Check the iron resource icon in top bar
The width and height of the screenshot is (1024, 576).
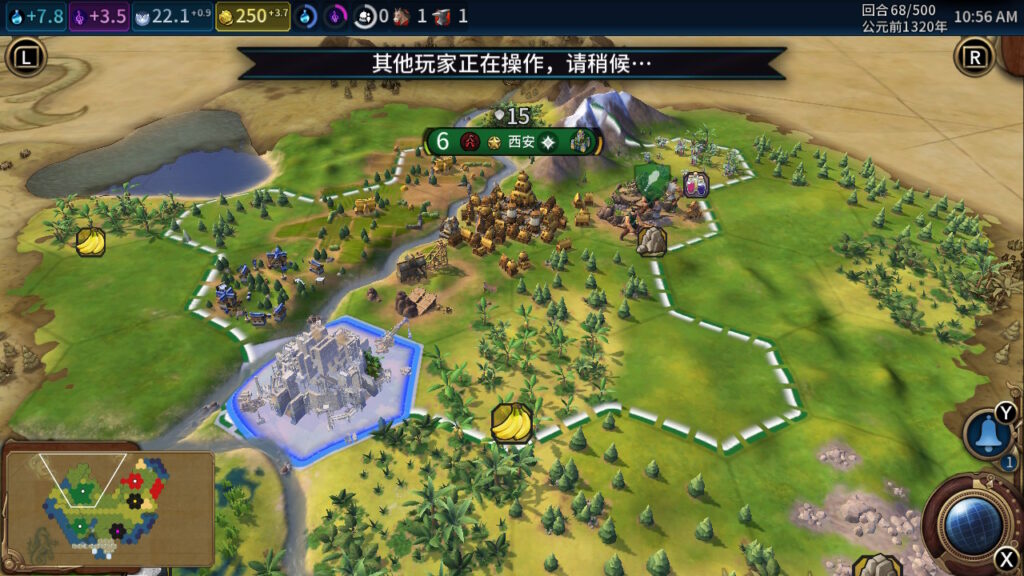tap(443, 16)
